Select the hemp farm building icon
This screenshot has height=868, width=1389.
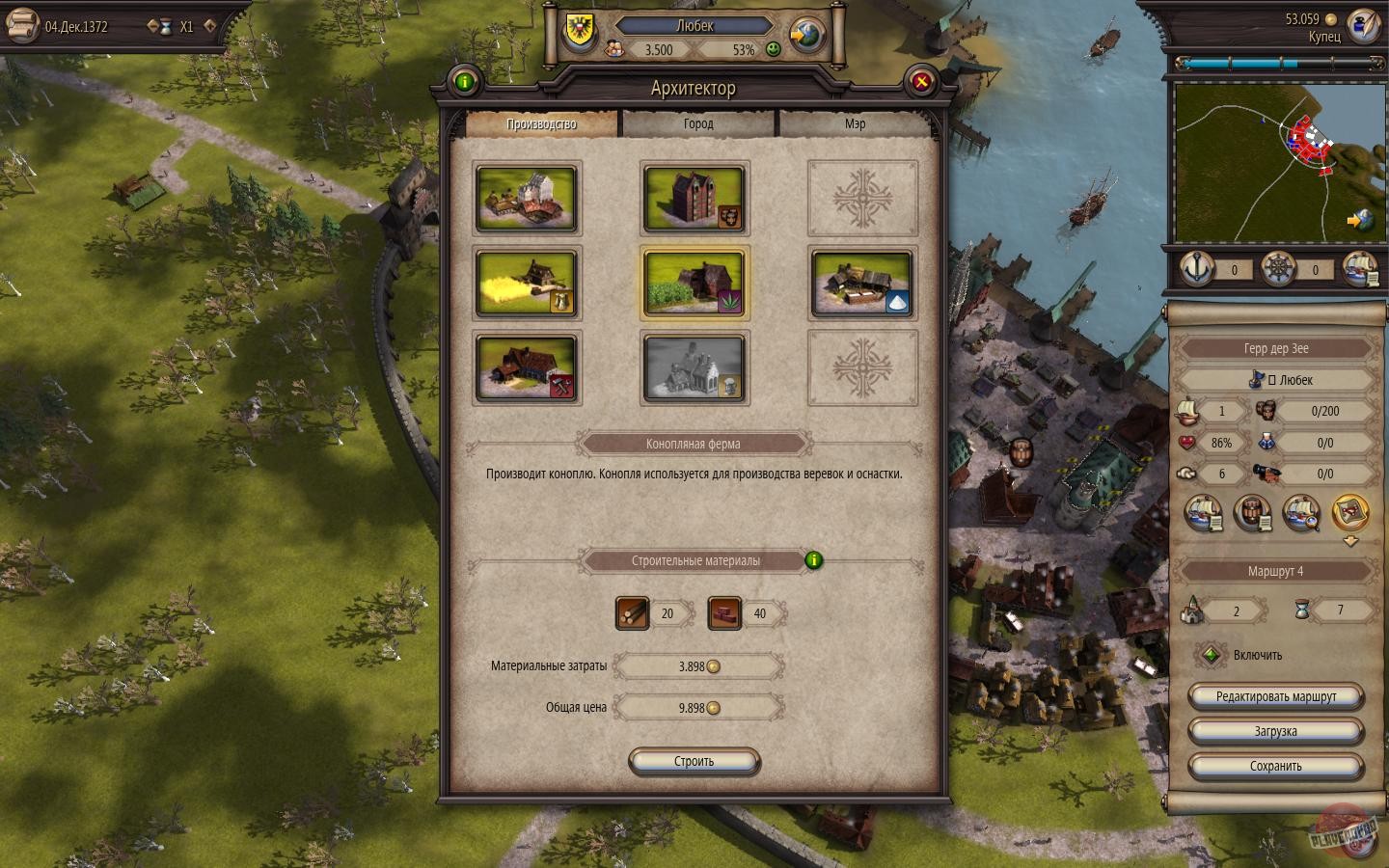(x=694, y=283)
